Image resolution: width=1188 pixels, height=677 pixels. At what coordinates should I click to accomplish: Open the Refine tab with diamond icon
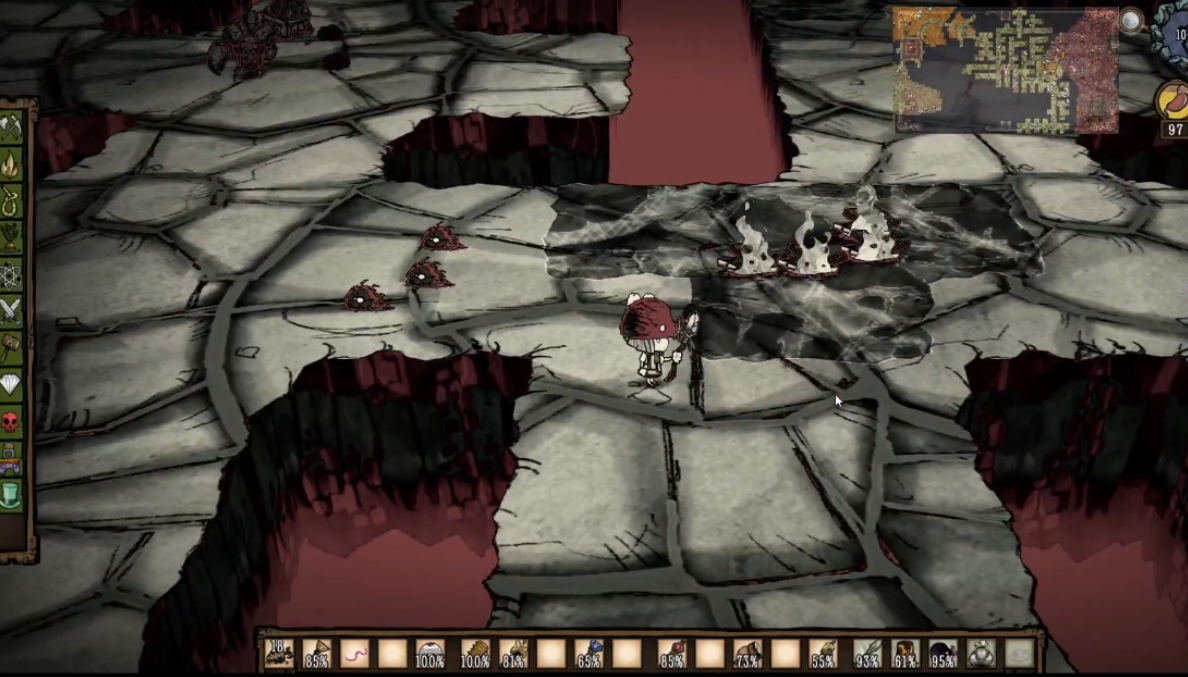point(11,384)
